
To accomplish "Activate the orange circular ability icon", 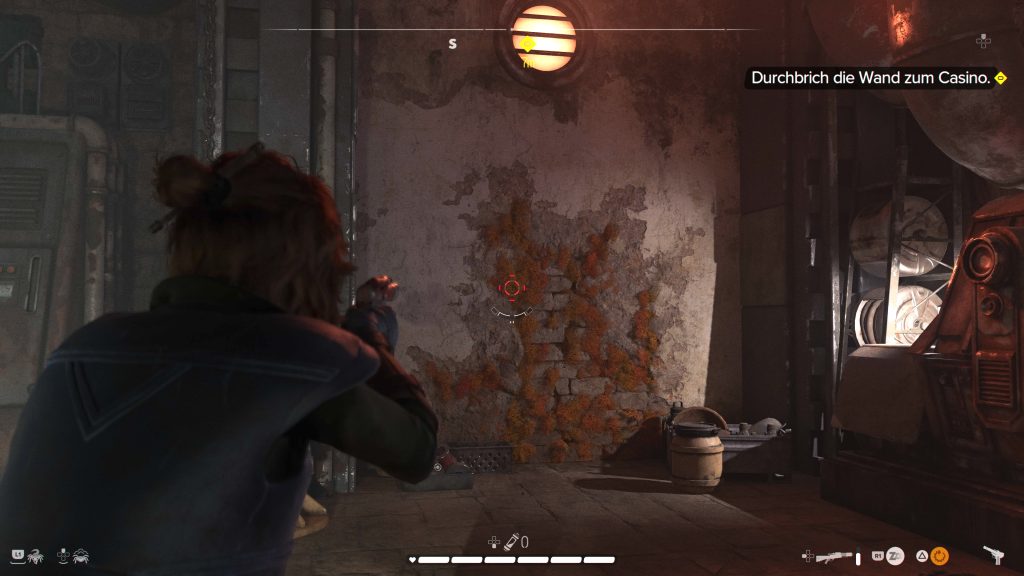I will (x=939, y=556).
